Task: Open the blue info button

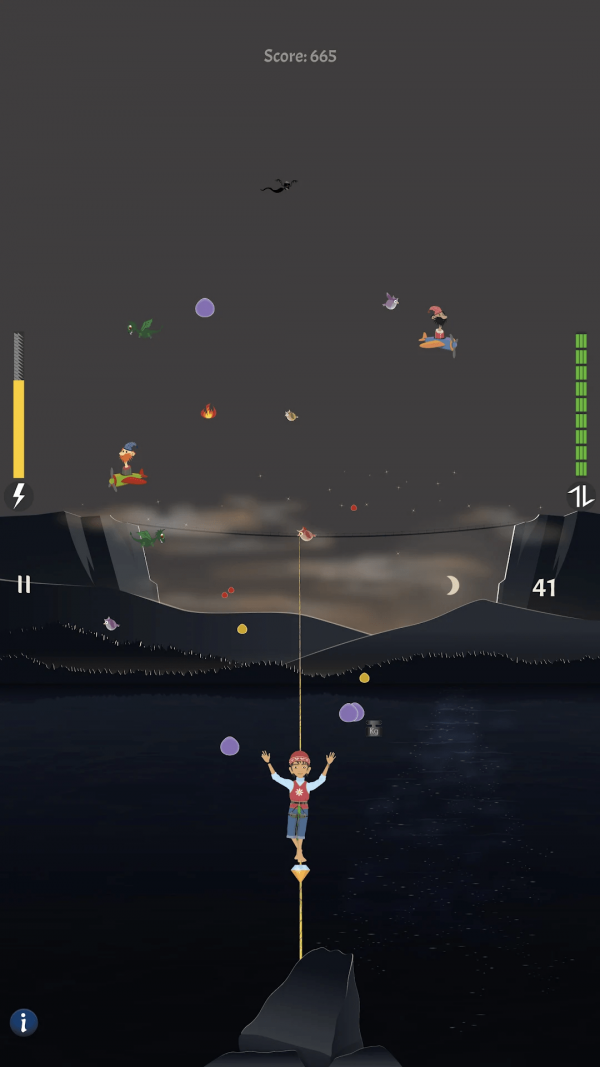Action: pyautogui.click(x=24, y=1021)
